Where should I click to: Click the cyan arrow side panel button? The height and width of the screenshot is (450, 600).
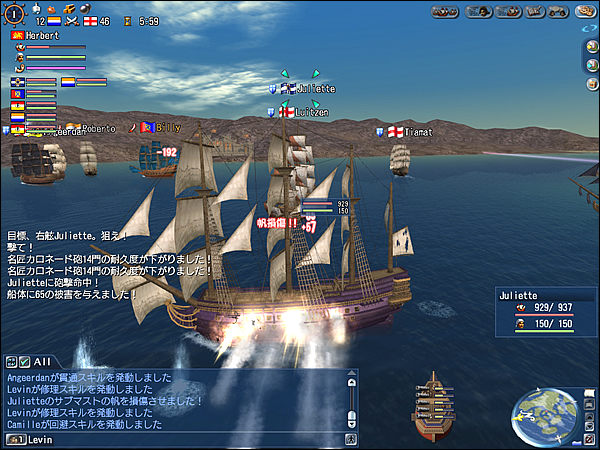[590, 69]
